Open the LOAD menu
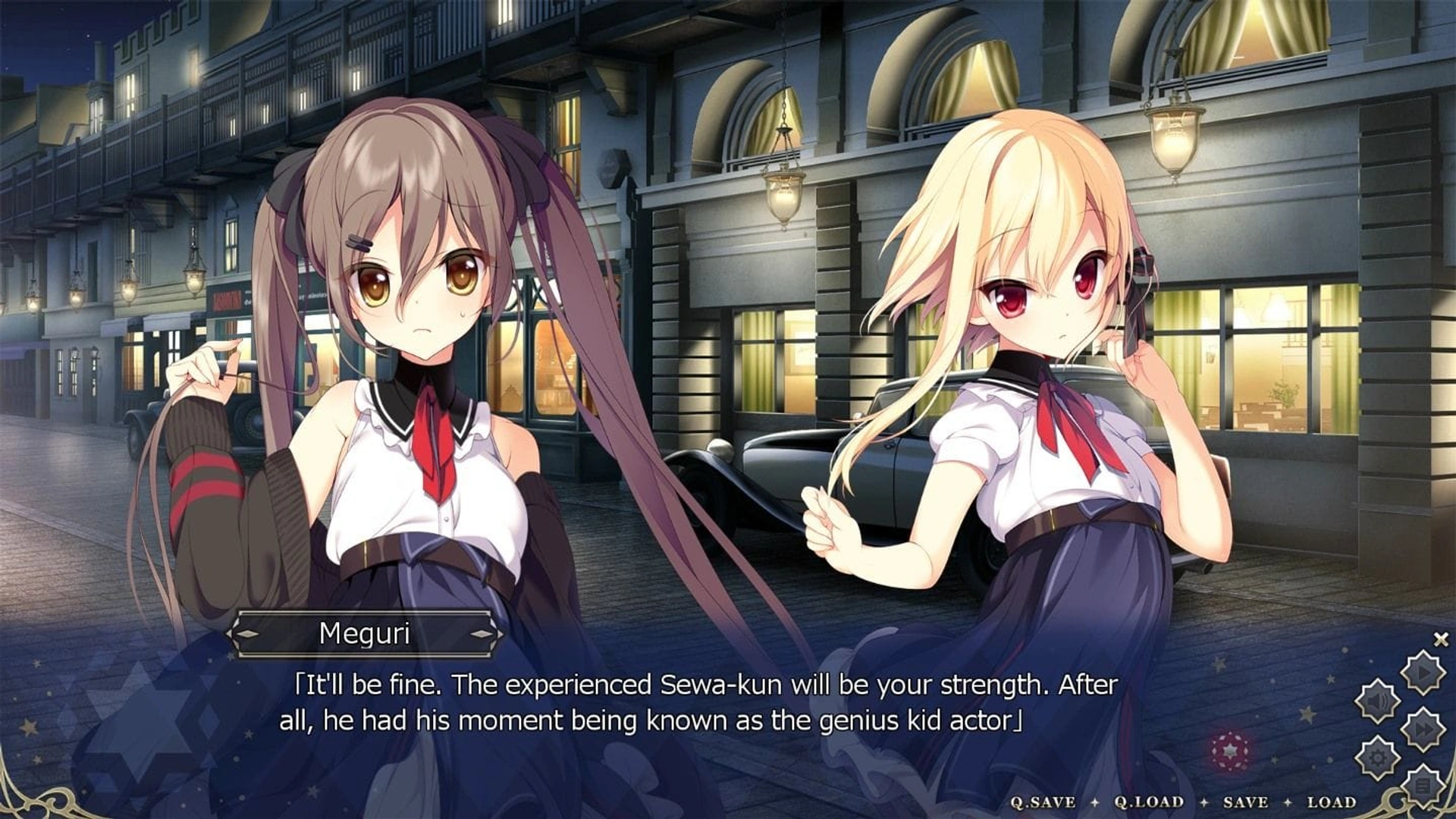The height and width of the screenshot is (819, 1456). (1332, 802)
